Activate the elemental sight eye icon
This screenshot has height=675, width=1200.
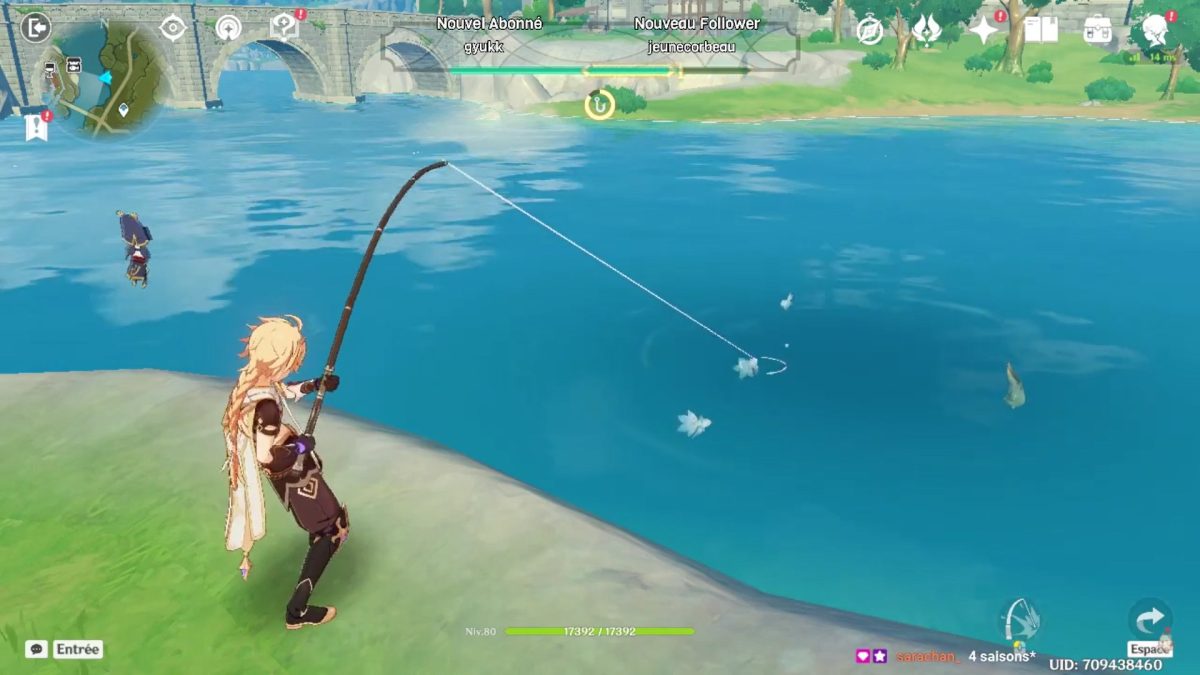tap(173, 28)
